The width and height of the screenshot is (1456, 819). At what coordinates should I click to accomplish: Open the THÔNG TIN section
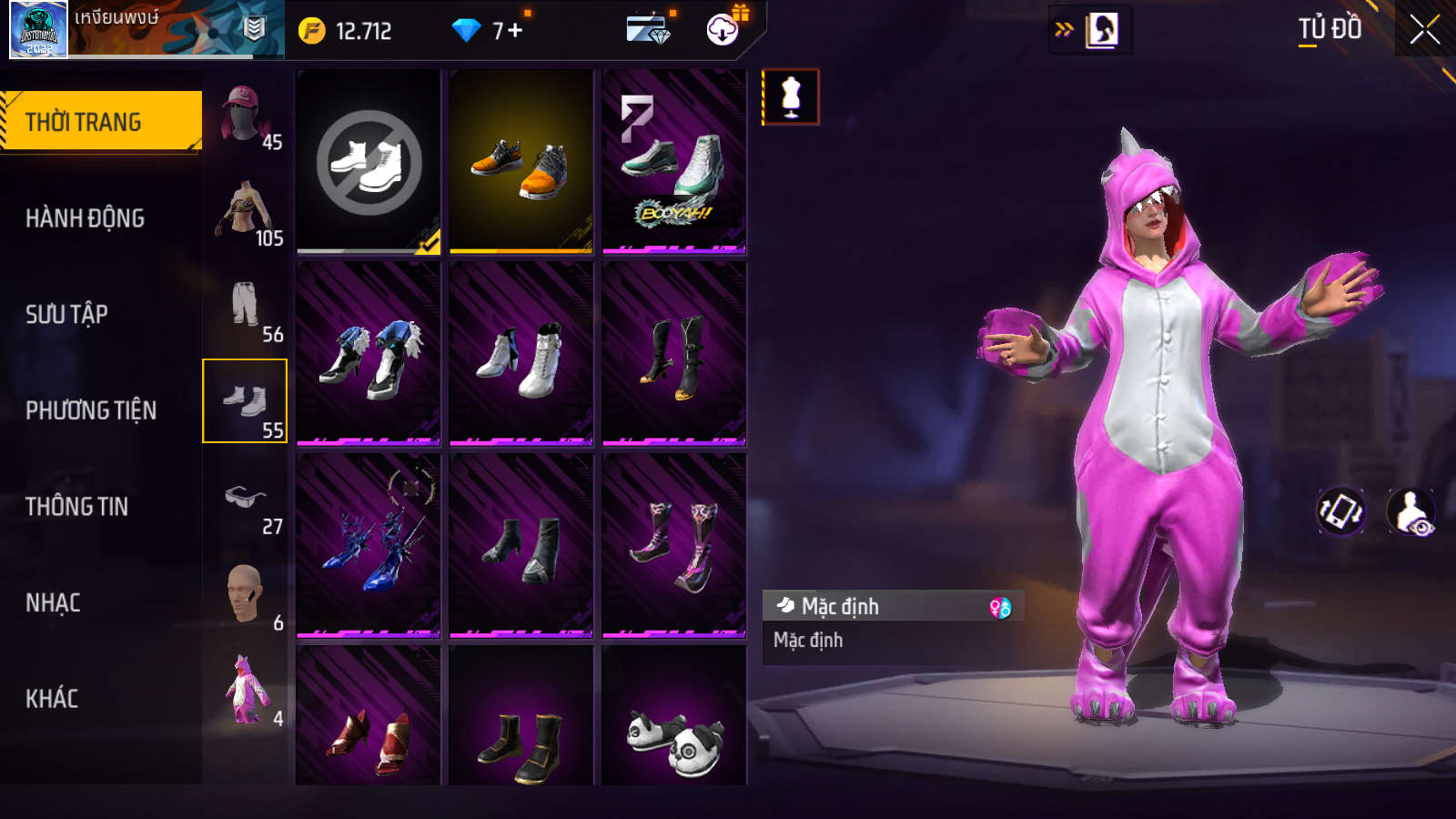pyautogui.click(x=76, y=507)
